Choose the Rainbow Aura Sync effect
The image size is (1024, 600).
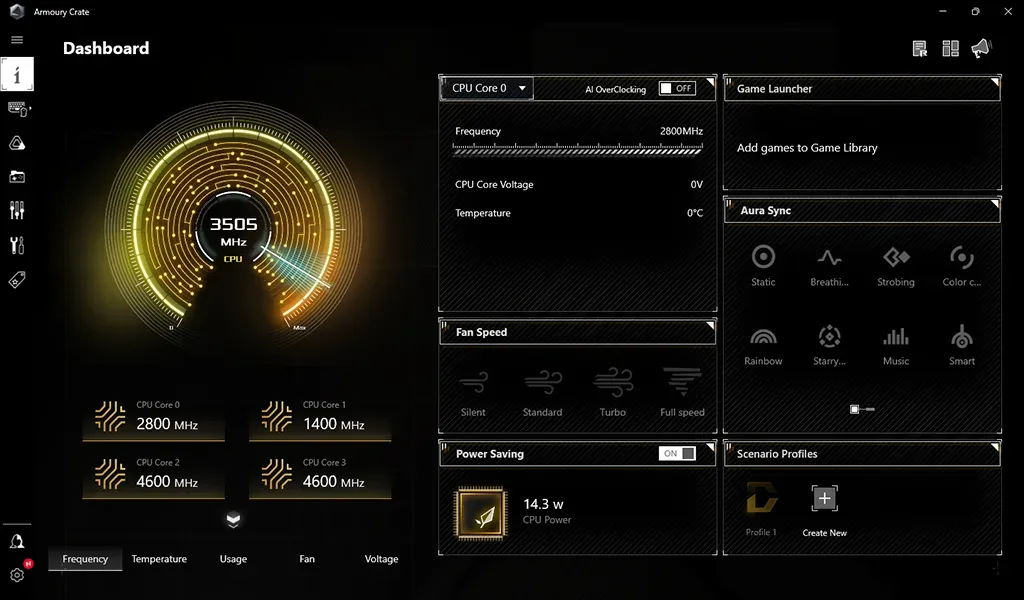coord(763,344)
